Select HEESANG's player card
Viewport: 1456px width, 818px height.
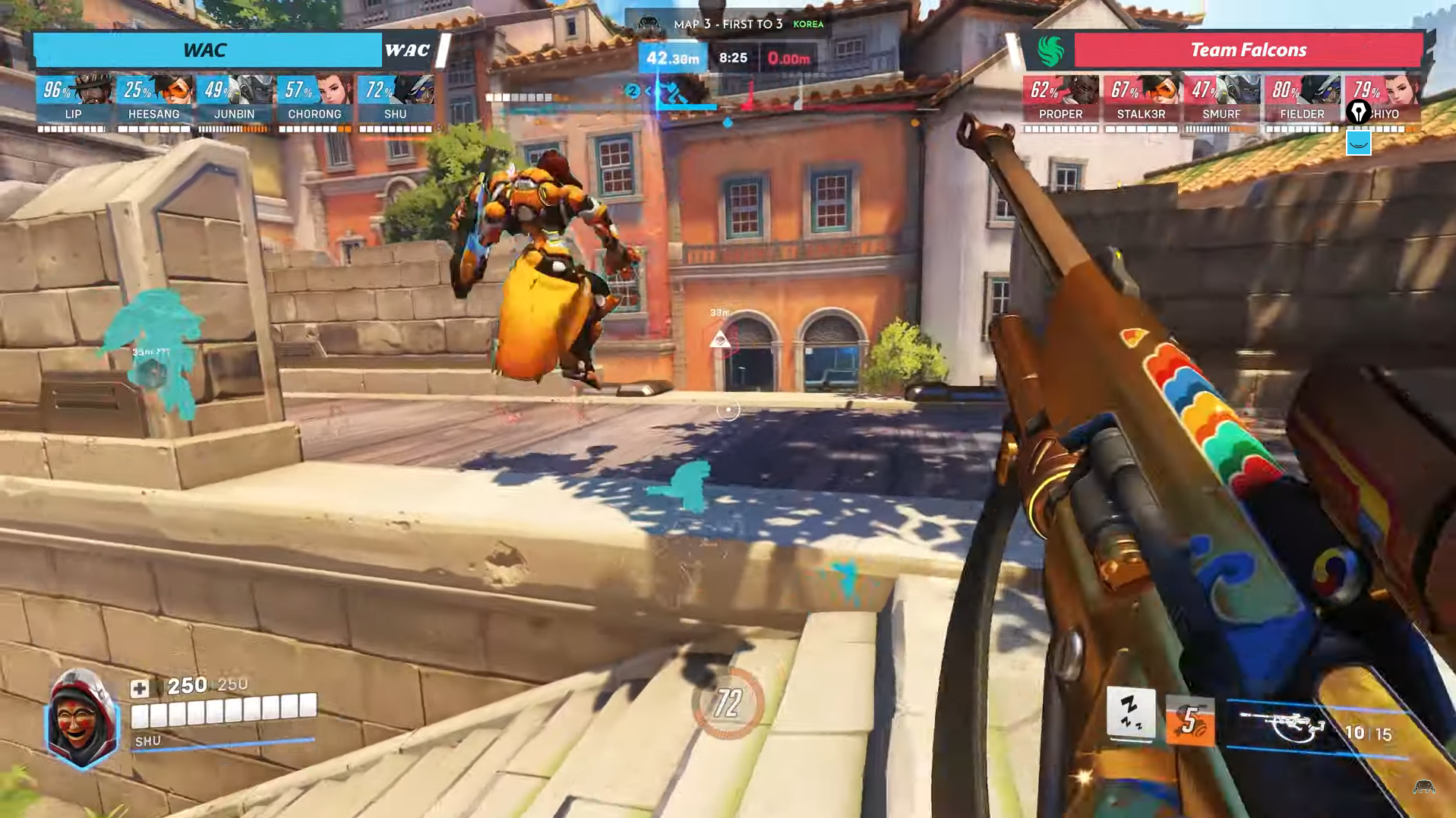tap(153, 101)
